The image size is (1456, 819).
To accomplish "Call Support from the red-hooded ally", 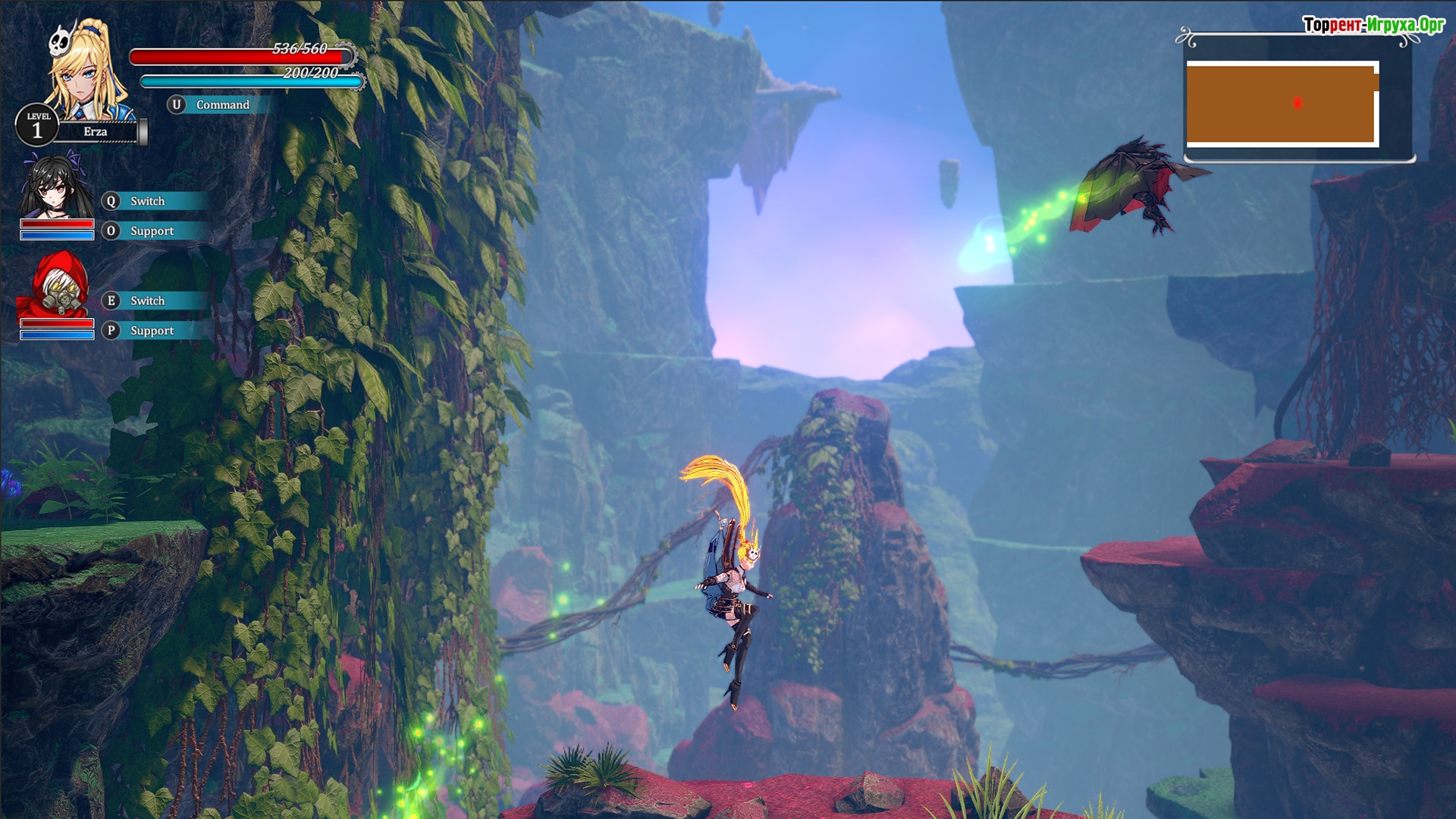I will click(x=150, y=331).
